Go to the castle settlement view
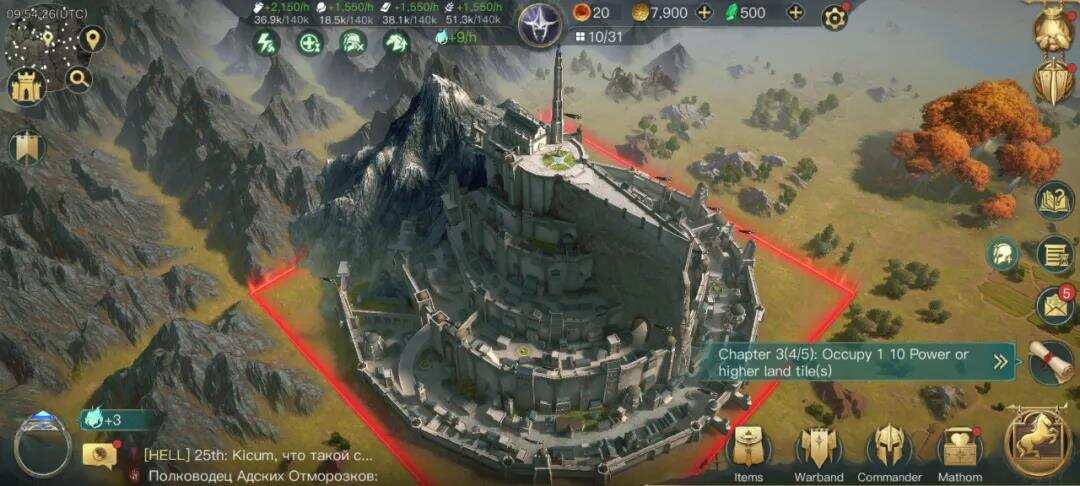 pyautogui.click(x=28, y=88)
